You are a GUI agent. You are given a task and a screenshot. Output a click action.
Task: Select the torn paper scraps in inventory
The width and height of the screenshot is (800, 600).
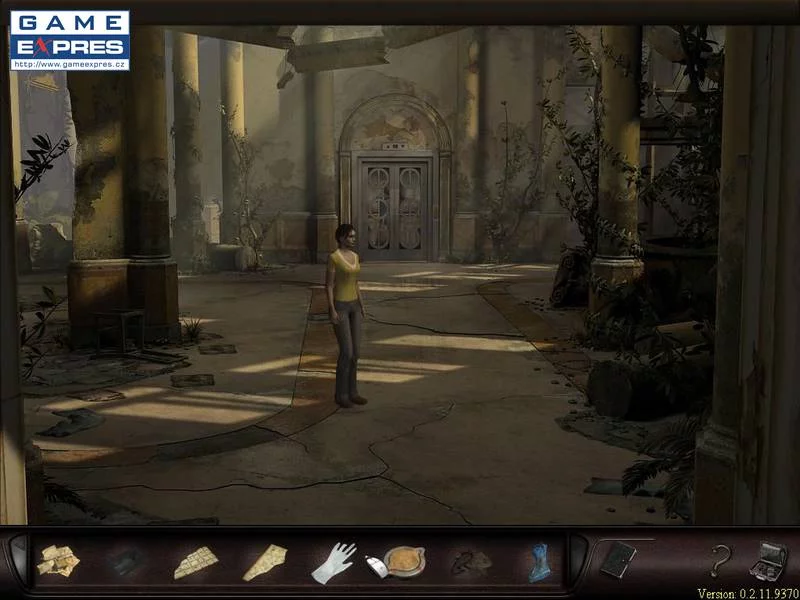click(x=58, y=561)
